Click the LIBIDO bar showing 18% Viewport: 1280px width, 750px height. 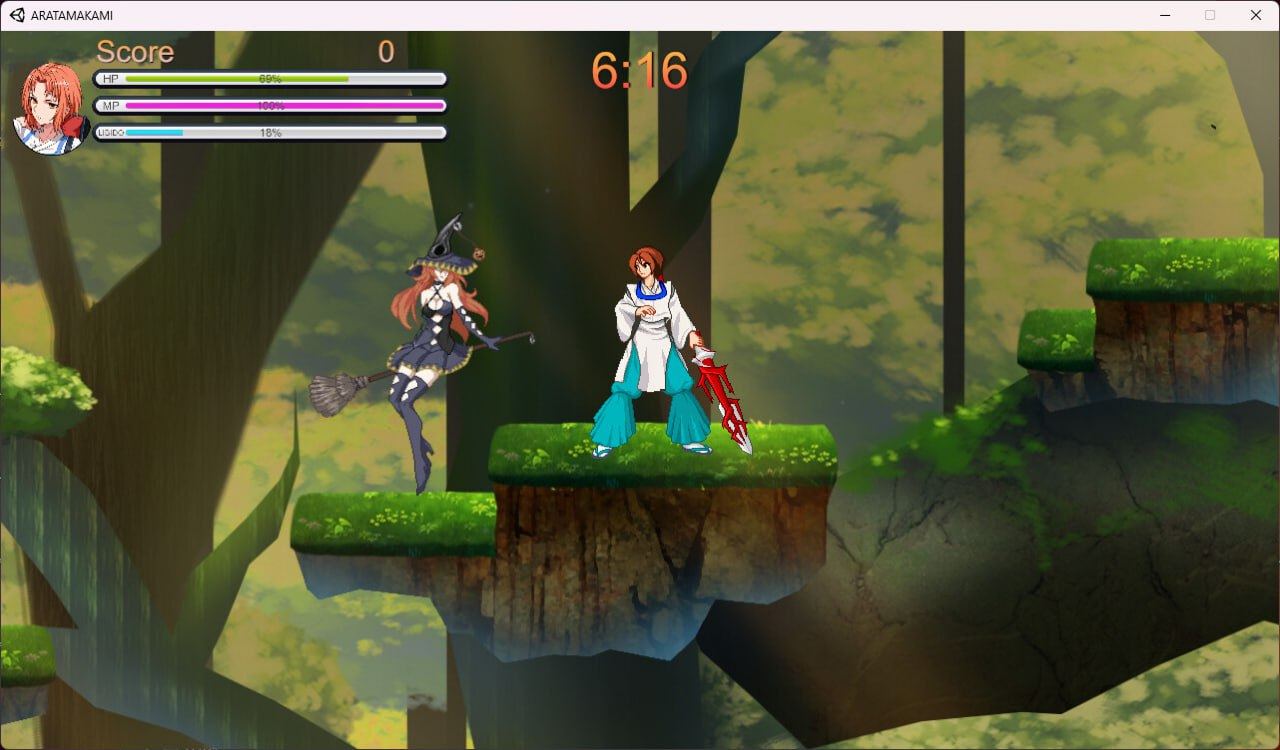coord(270,131)
